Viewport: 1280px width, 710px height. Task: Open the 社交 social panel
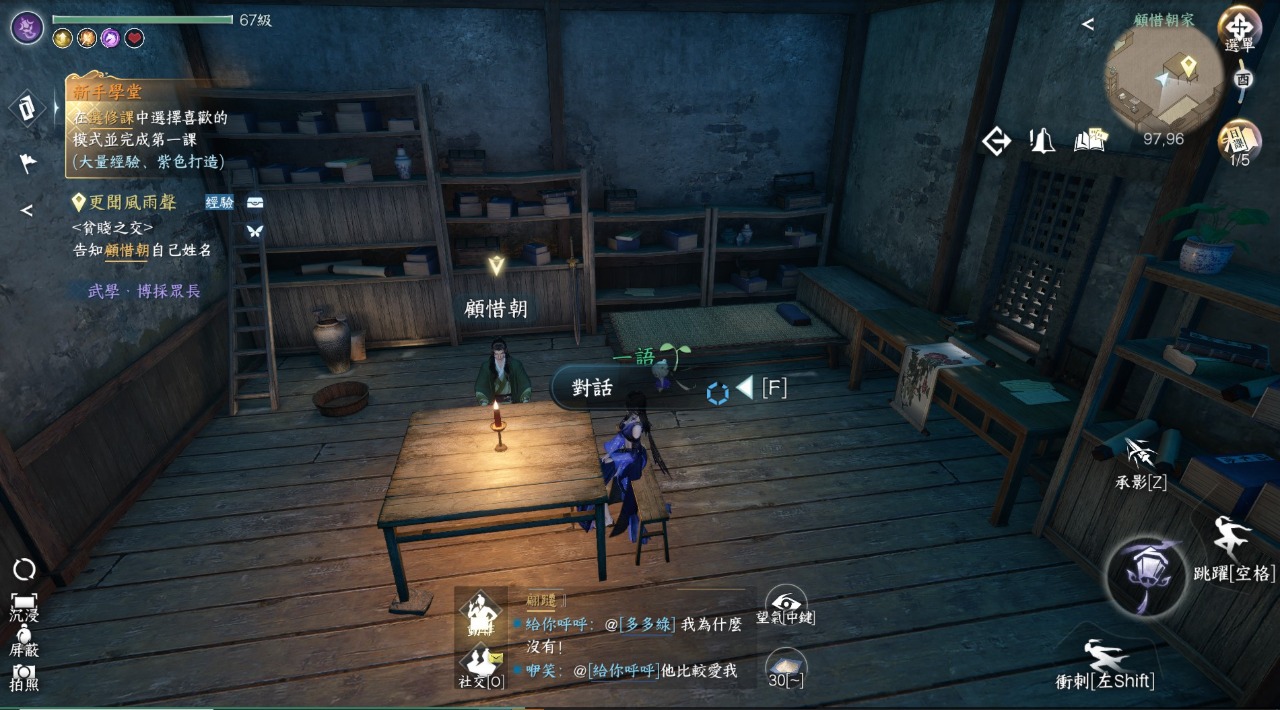481,666
